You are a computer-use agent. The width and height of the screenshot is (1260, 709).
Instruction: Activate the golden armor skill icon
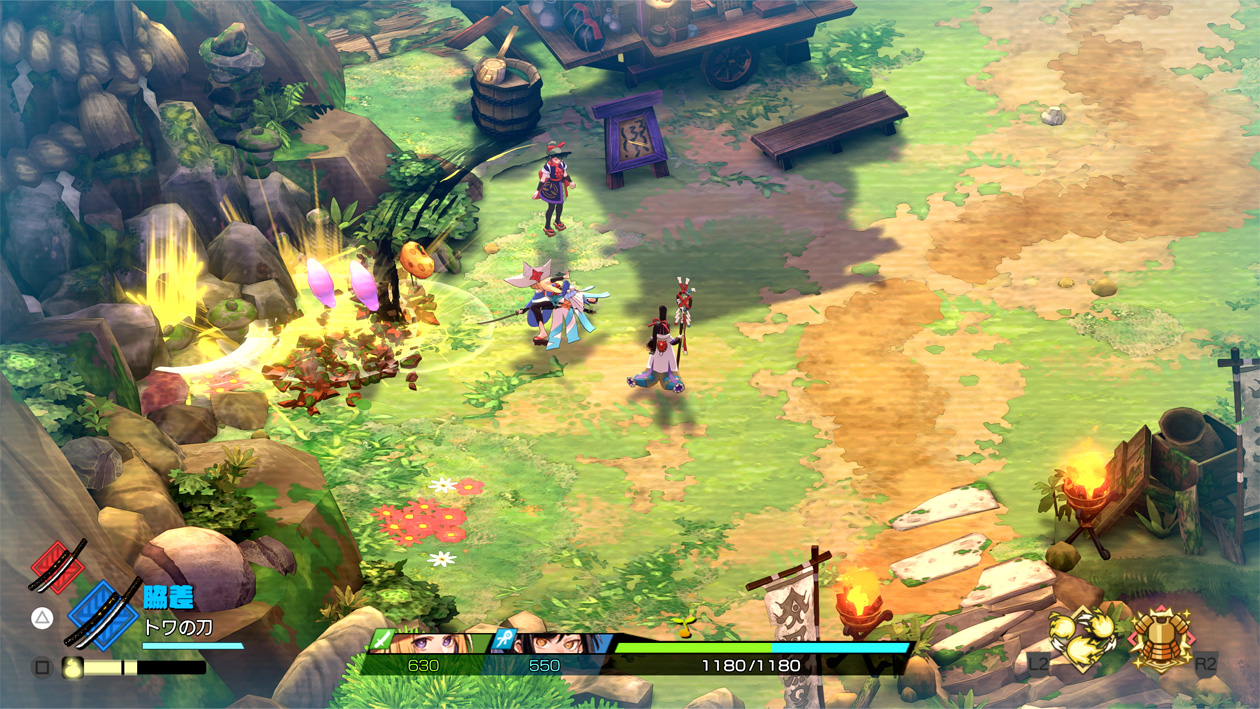coord(1160,638)
